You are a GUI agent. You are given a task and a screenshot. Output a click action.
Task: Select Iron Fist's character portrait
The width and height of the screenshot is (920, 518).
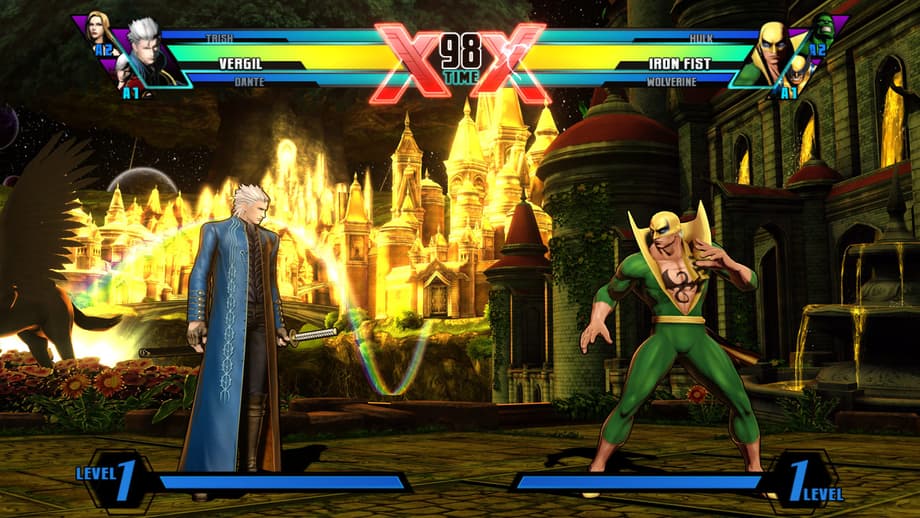coord(771,50)
